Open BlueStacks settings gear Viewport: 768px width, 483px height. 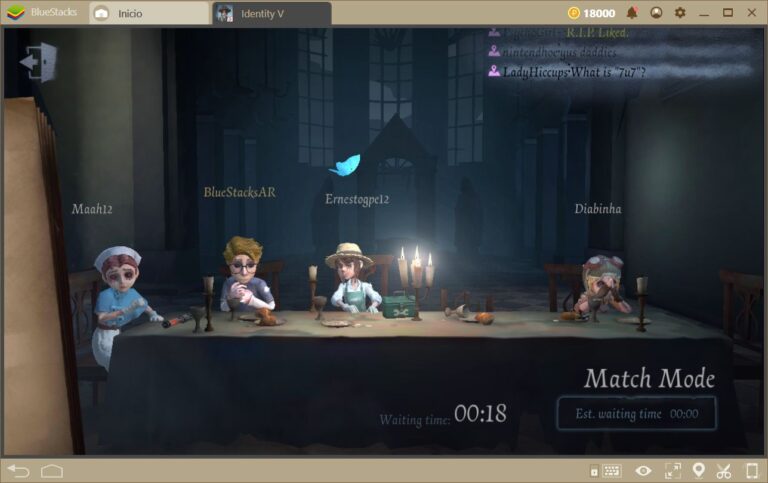point(680,13)
